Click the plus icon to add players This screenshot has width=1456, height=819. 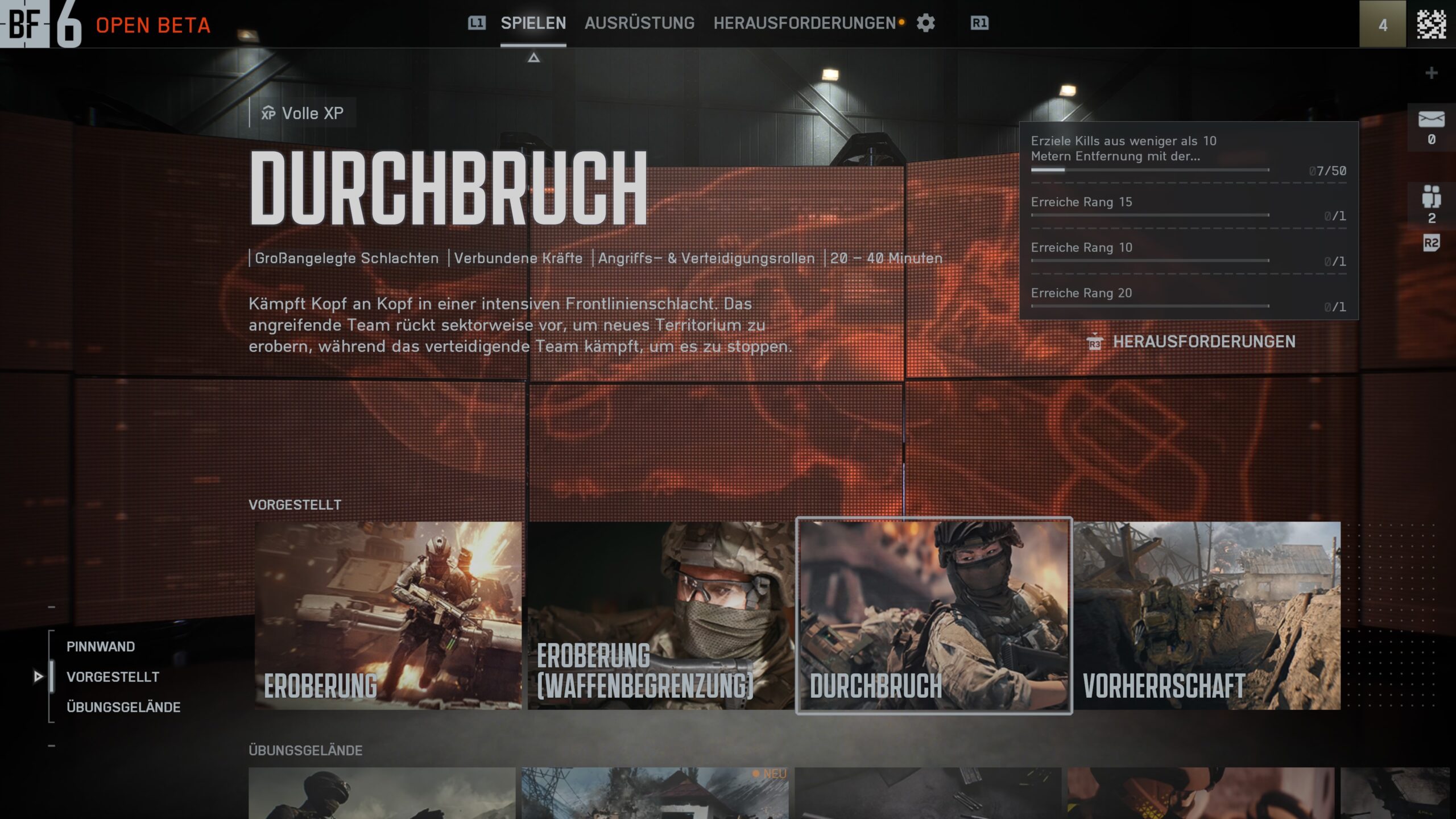(1431, 73)
